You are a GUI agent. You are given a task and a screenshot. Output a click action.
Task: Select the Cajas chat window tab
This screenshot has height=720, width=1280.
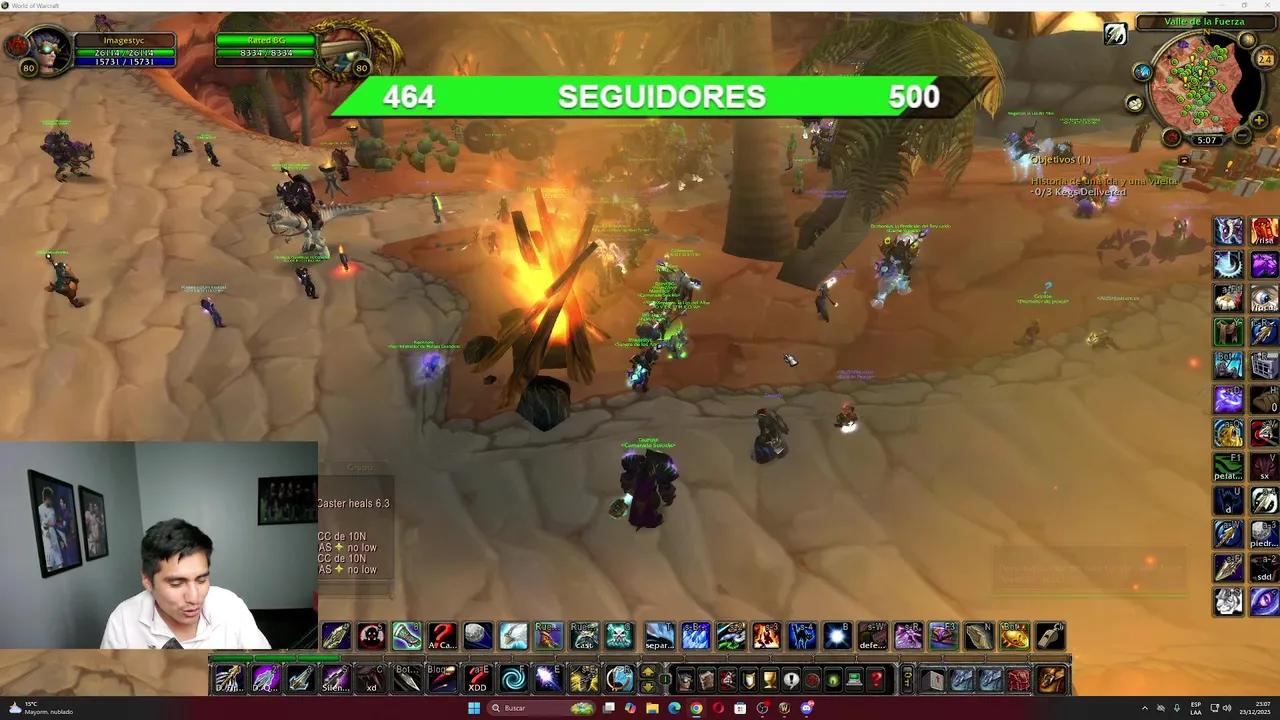(361, 467)
